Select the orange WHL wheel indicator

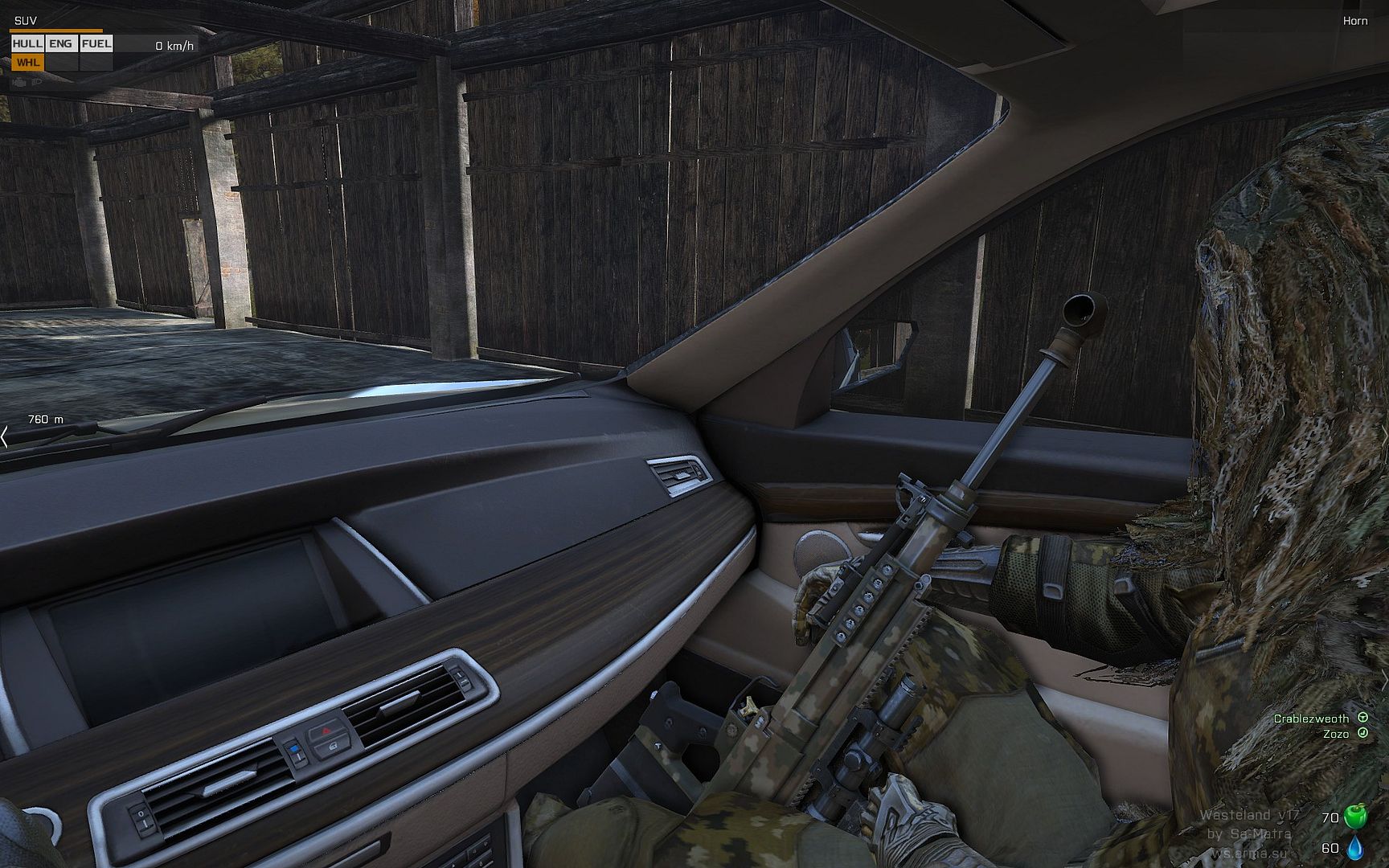point(27,63)
